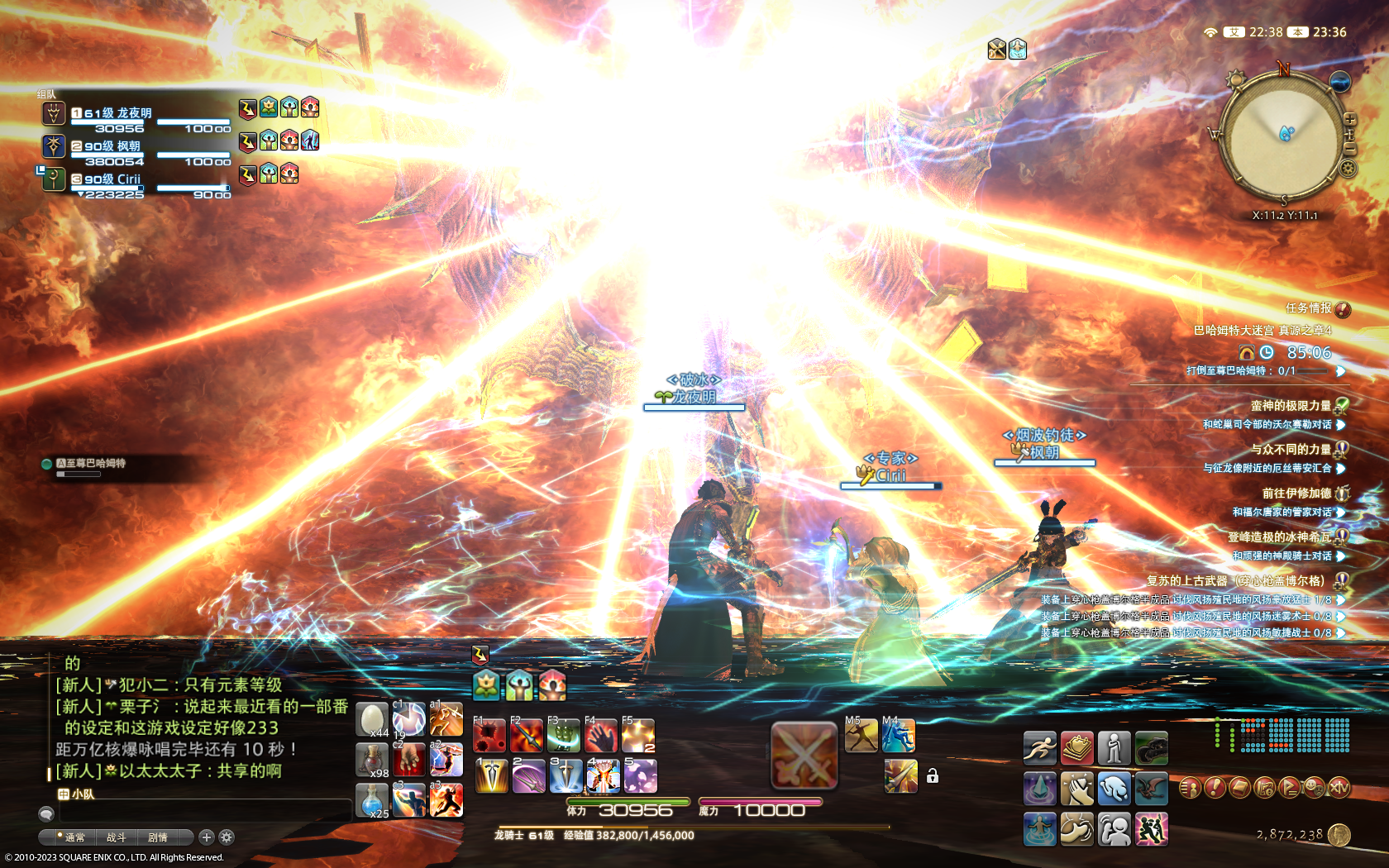Toggle the sprint running-figure action
Viewport: 1389px width, 868px height.
click(1040, 748)
